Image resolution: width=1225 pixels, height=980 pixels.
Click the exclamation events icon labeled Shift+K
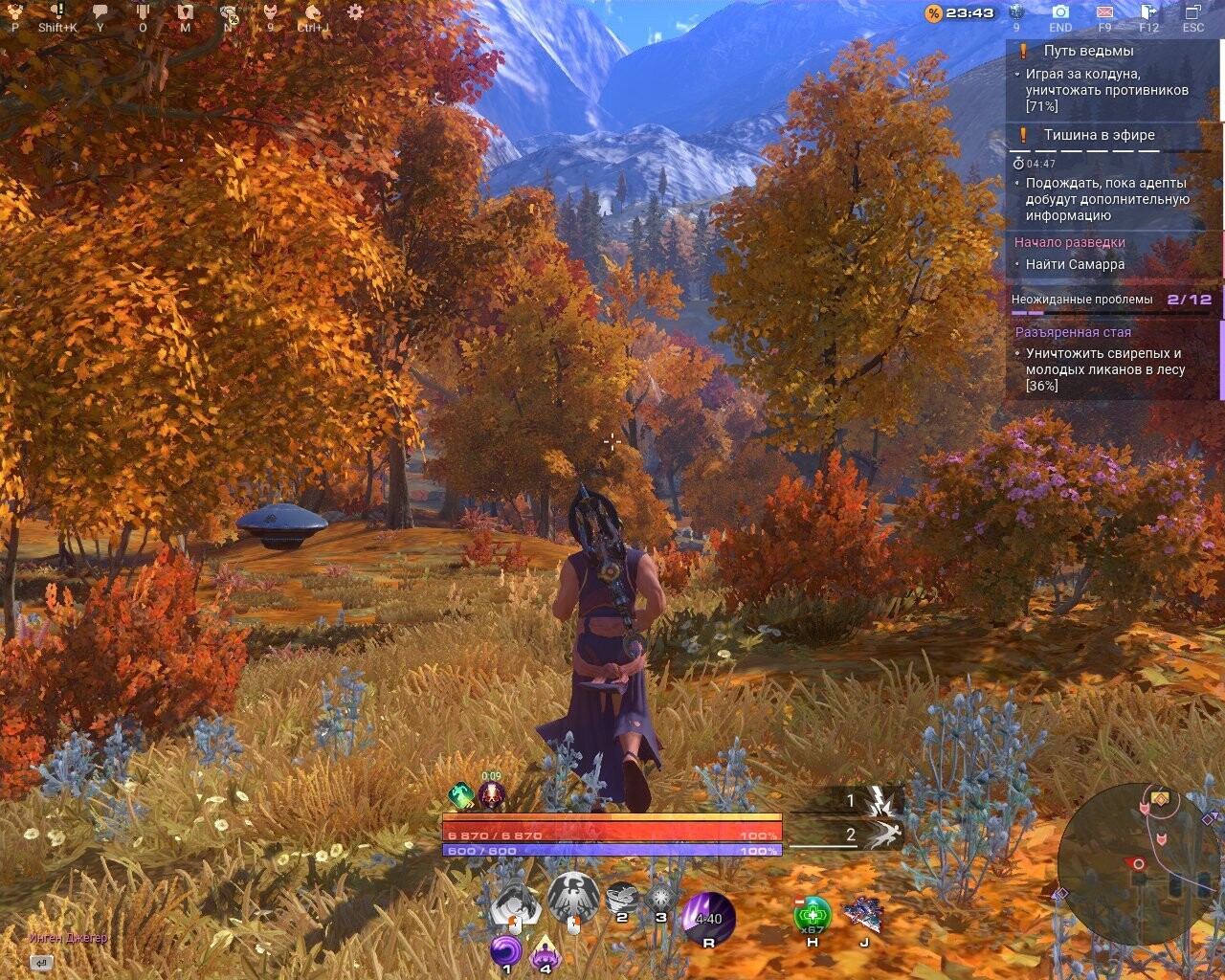coord(57,9)
